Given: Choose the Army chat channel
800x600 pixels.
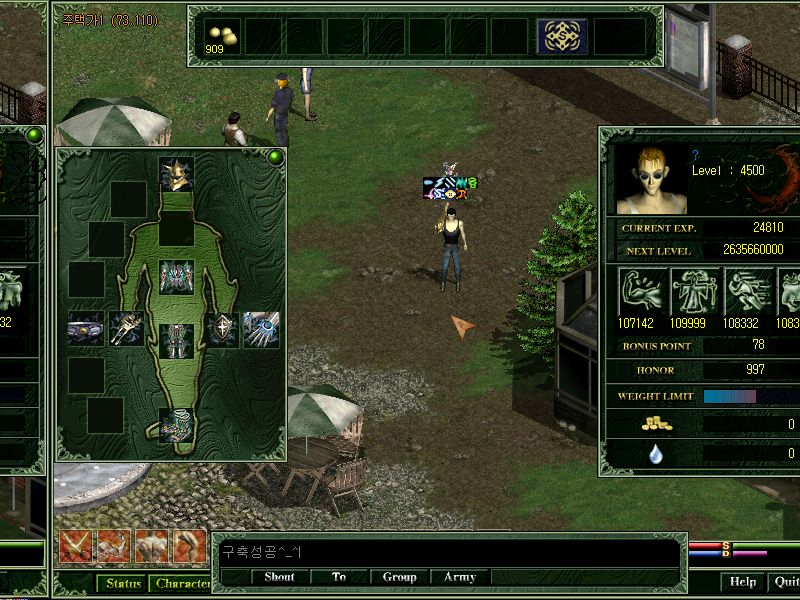Looking at the screenshot, I should pos(459,577).
